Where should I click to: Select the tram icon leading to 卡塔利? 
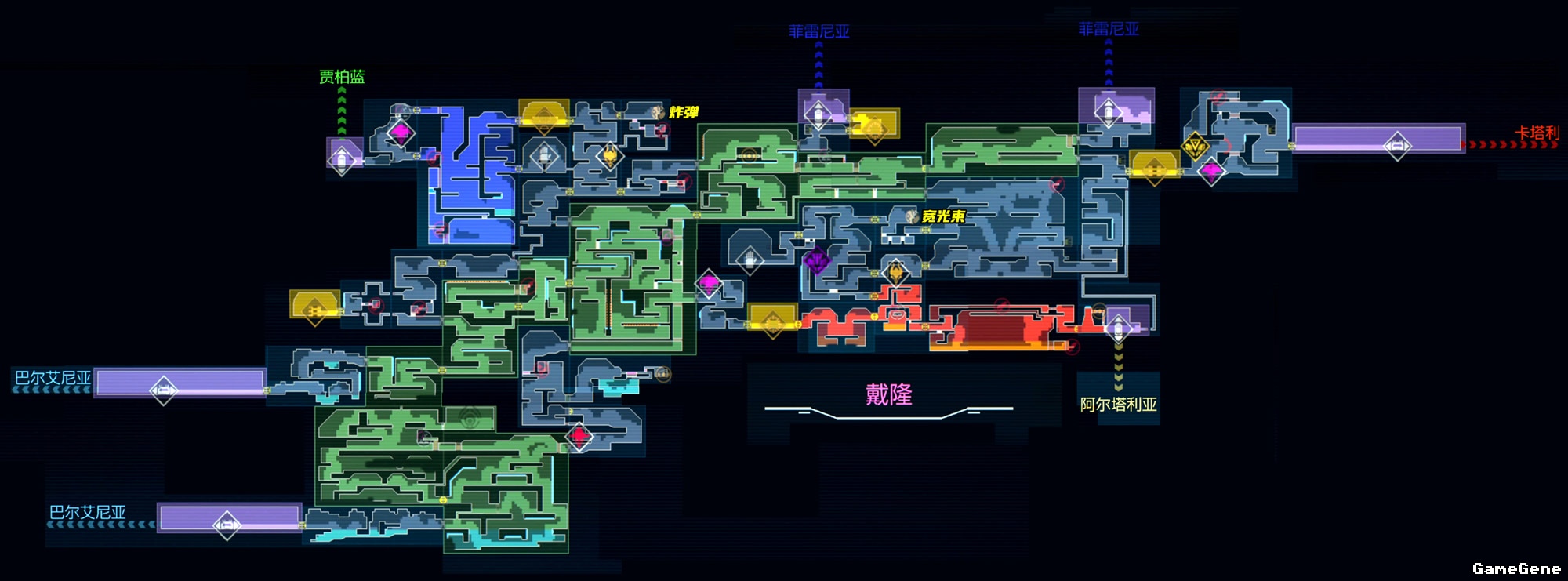(1397, 146)
